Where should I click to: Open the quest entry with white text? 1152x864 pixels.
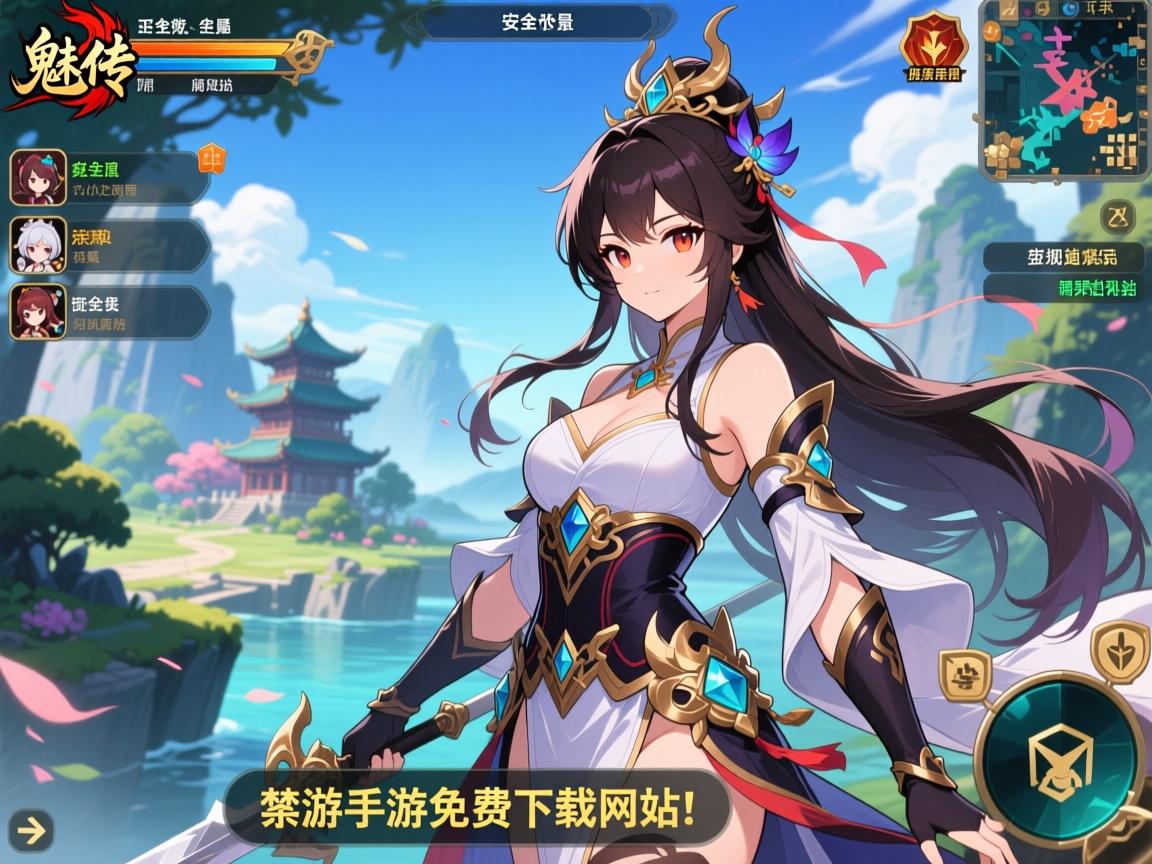click(x=1062, y=258)
